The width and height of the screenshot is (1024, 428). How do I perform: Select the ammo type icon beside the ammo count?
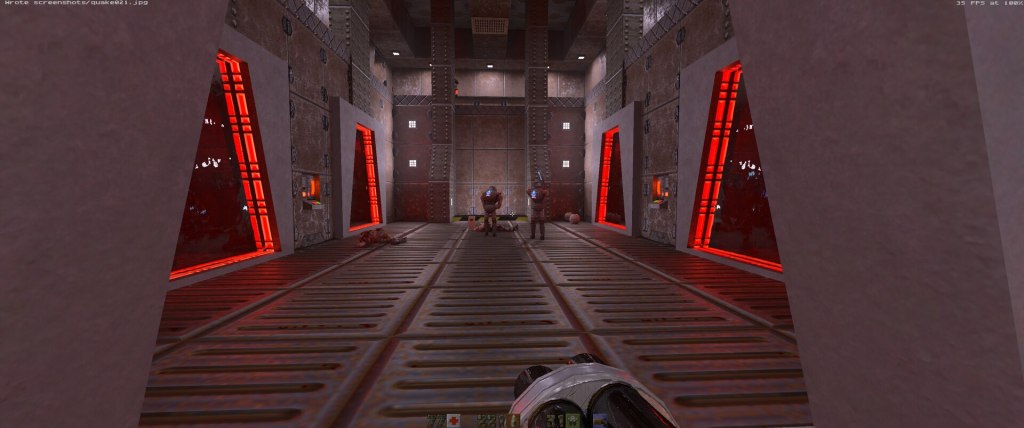pos(514,421)
